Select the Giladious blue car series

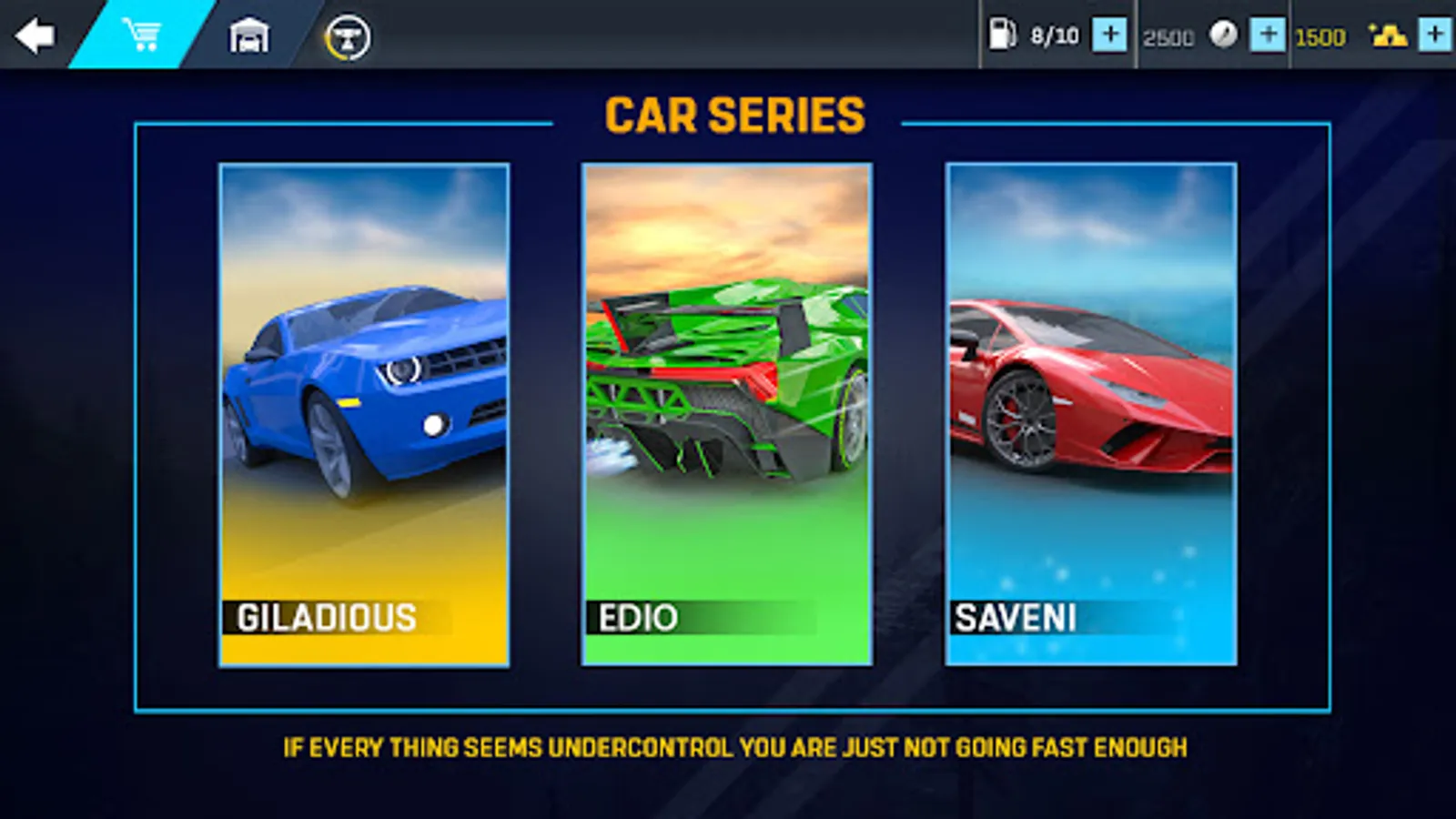(364, 414)
